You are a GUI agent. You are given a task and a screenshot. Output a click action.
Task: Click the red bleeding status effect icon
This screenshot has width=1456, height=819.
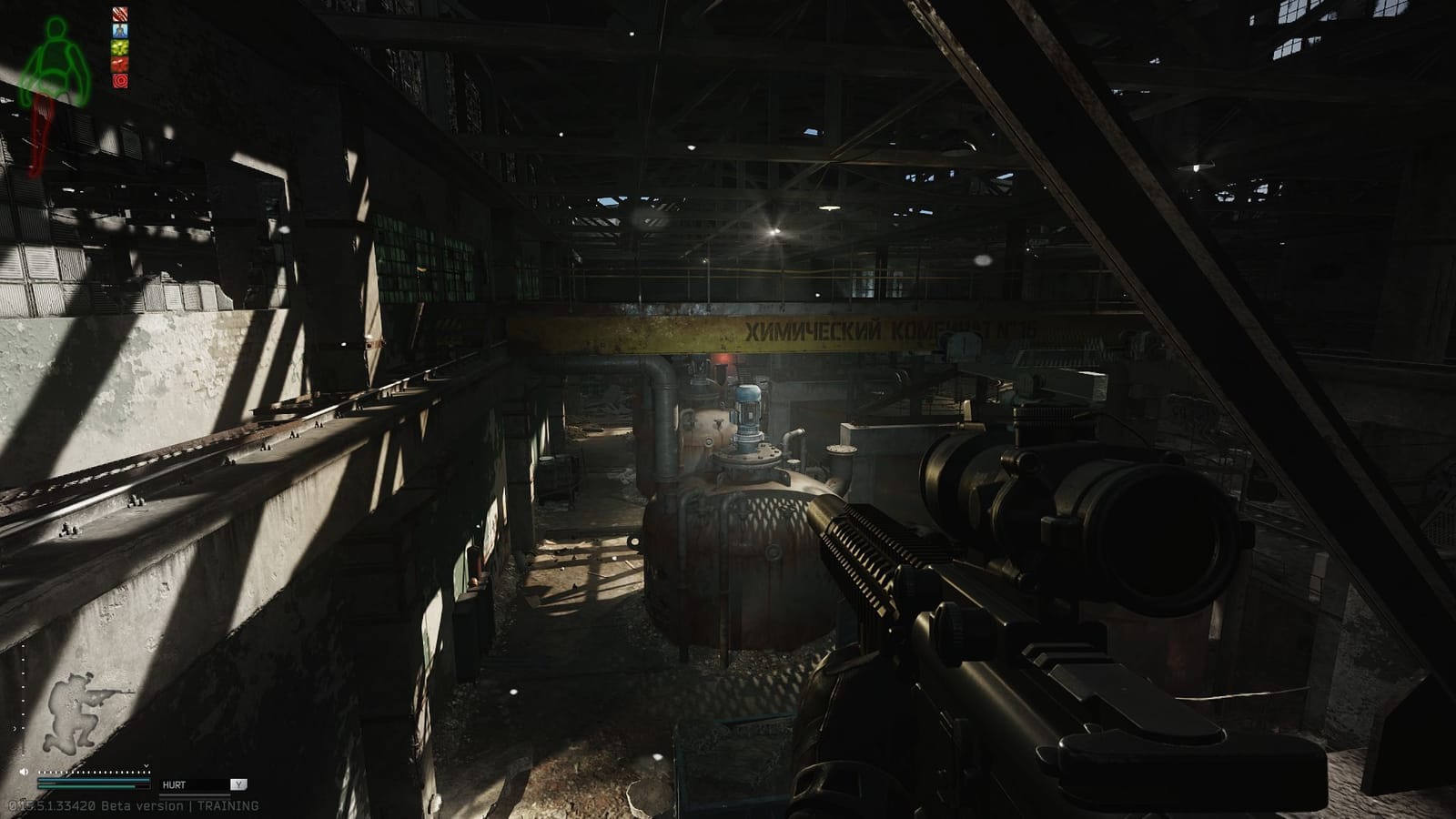pos(119,14)
